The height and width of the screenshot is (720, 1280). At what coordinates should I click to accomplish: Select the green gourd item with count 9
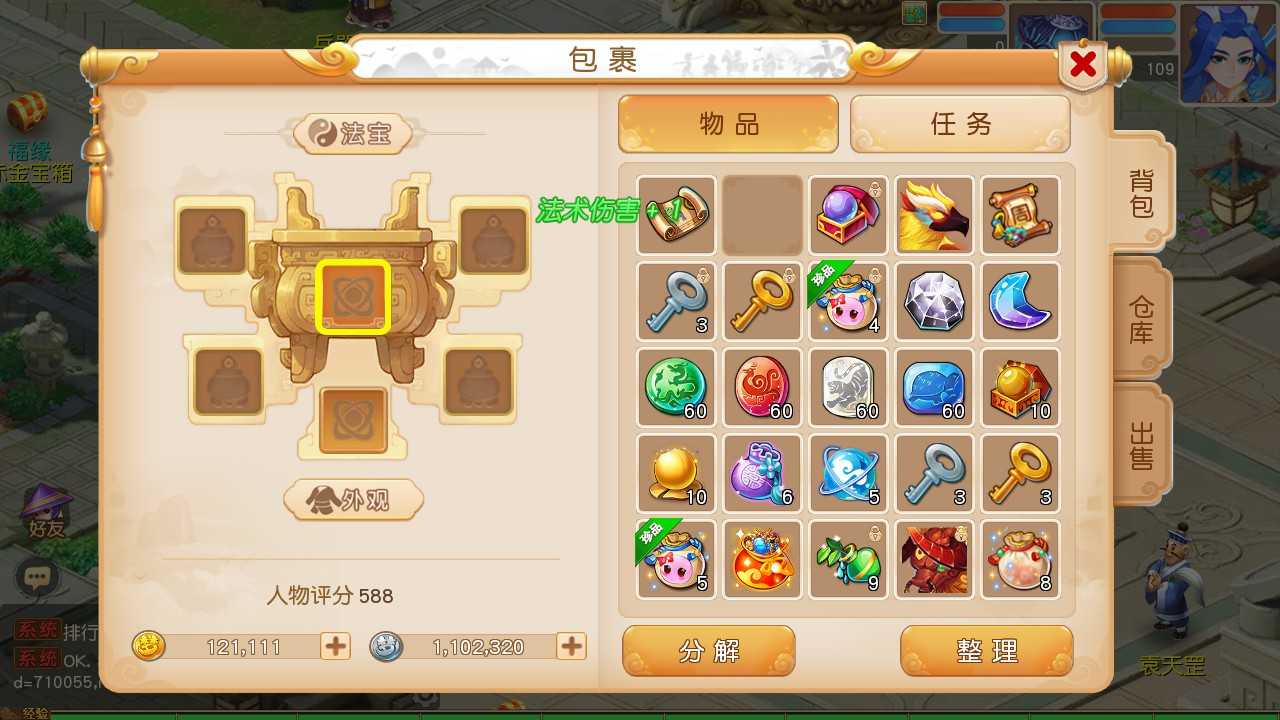point(848,558)
